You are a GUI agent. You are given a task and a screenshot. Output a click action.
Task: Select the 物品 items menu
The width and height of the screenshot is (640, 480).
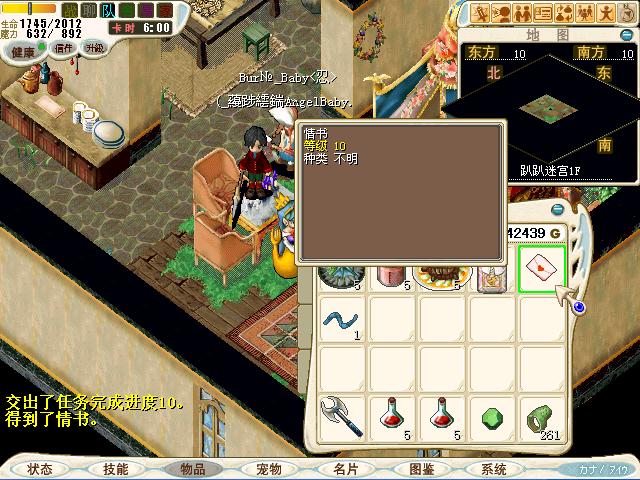(x=192, y=468)
